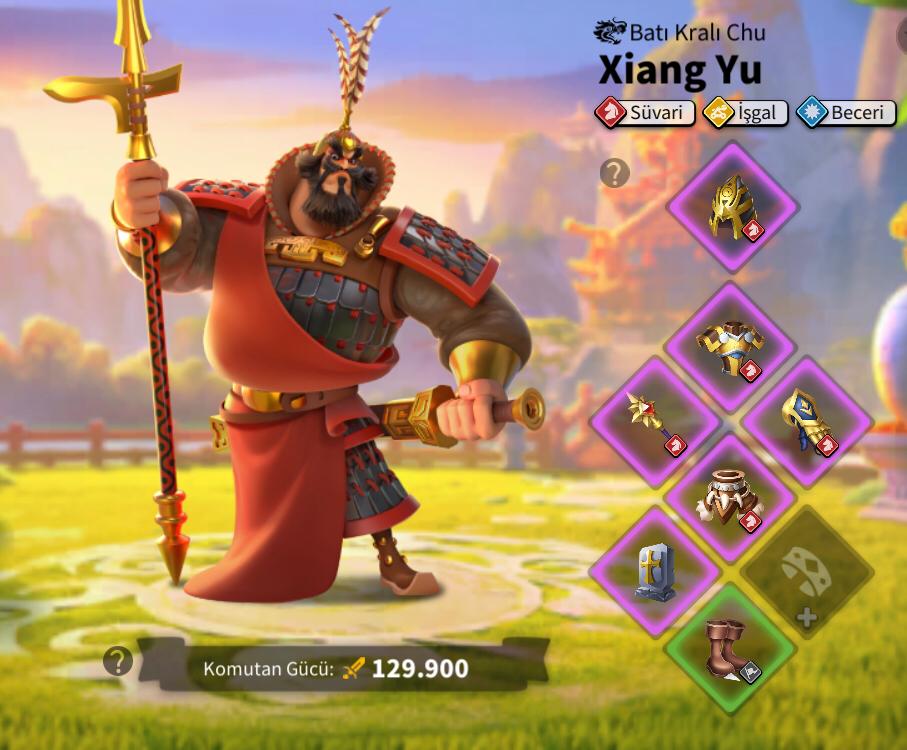Add an item to the empty accessory slot
Image resolution: width=907 pixels, height=750 pixels.
807,573
